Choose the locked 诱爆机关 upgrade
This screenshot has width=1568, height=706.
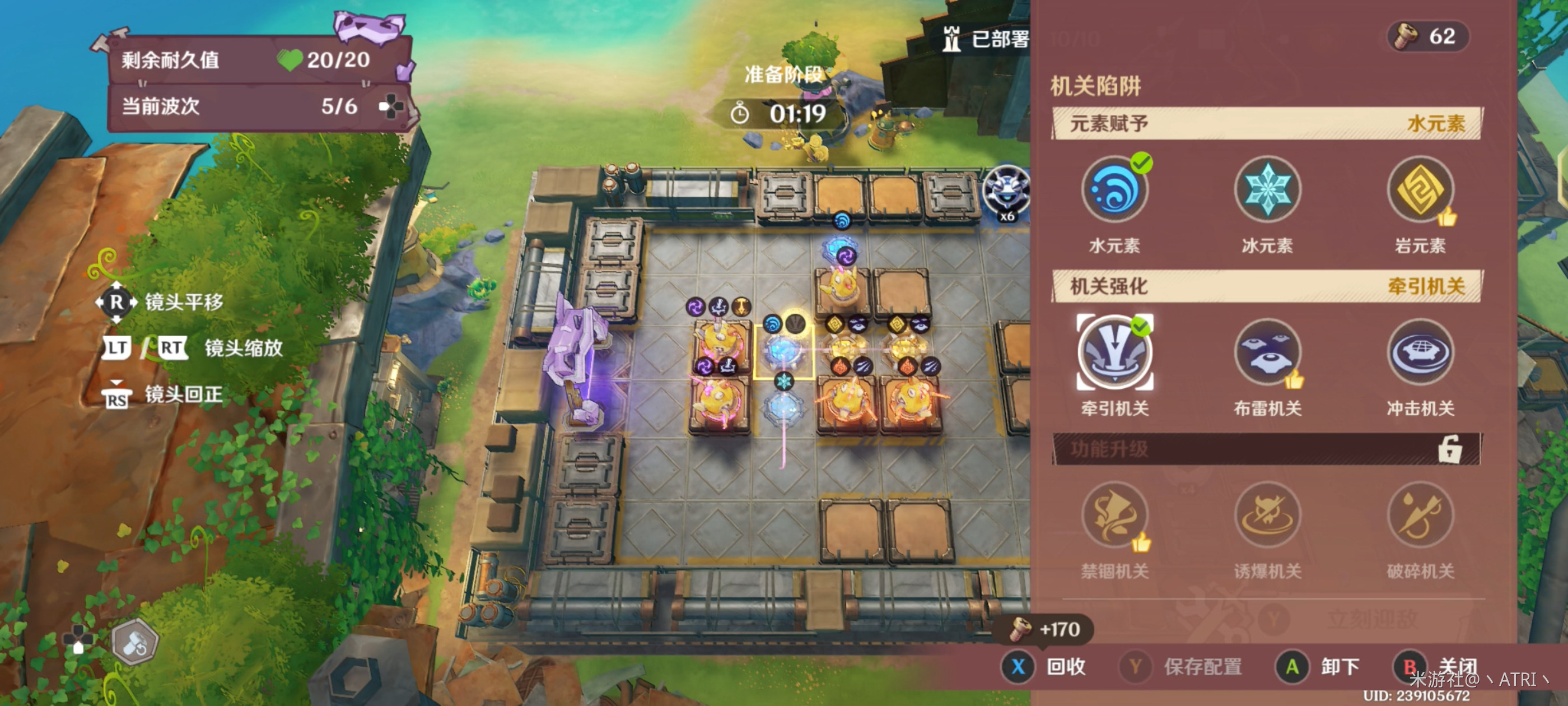[x=1267, y=515]
